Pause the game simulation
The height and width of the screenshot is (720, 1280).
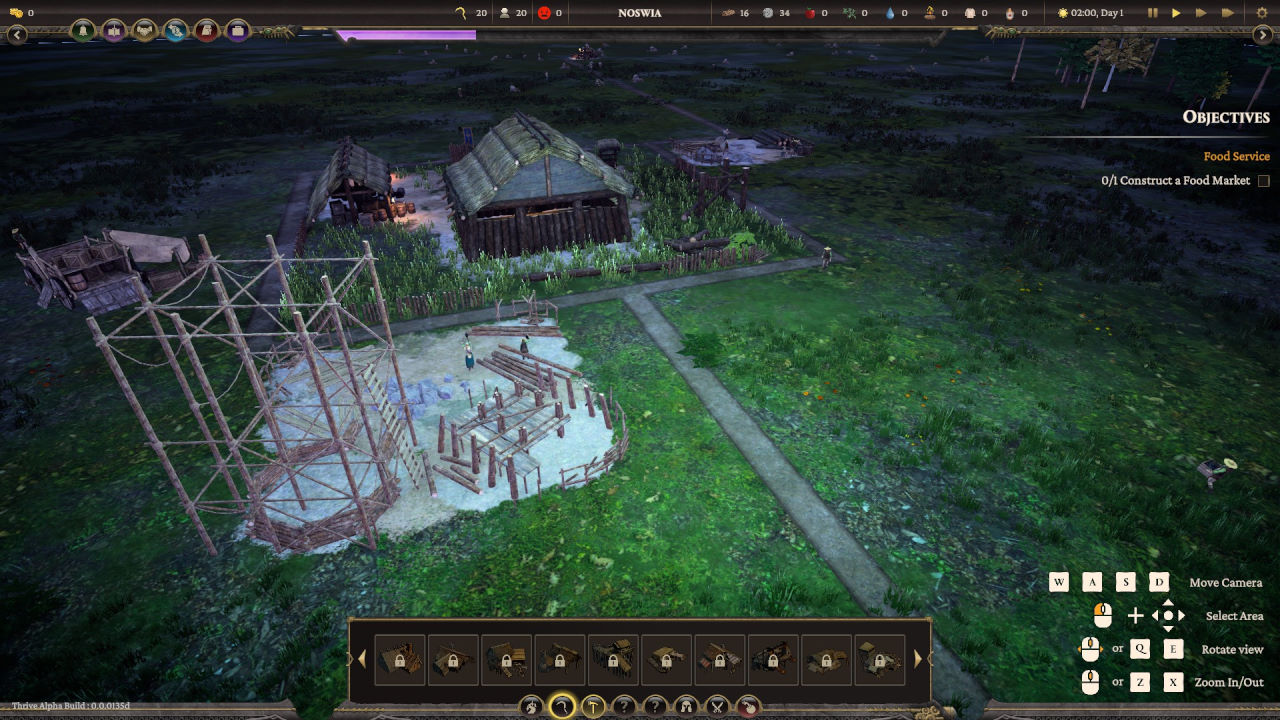point(1152,13)
